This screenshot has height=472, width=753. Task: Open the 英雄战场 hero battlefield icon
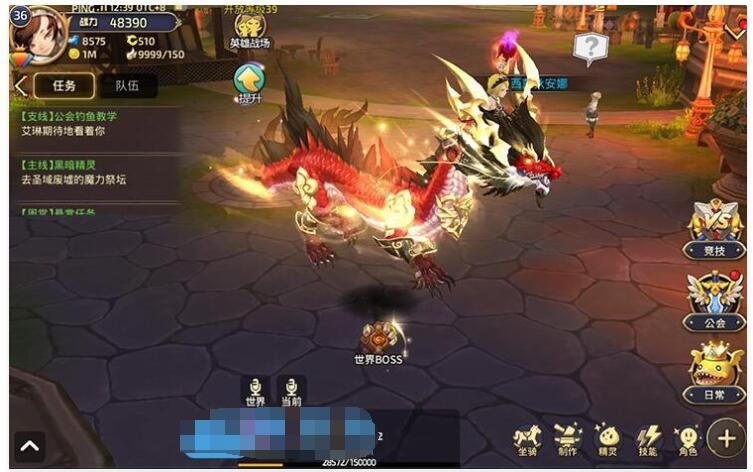click(249, 30)
